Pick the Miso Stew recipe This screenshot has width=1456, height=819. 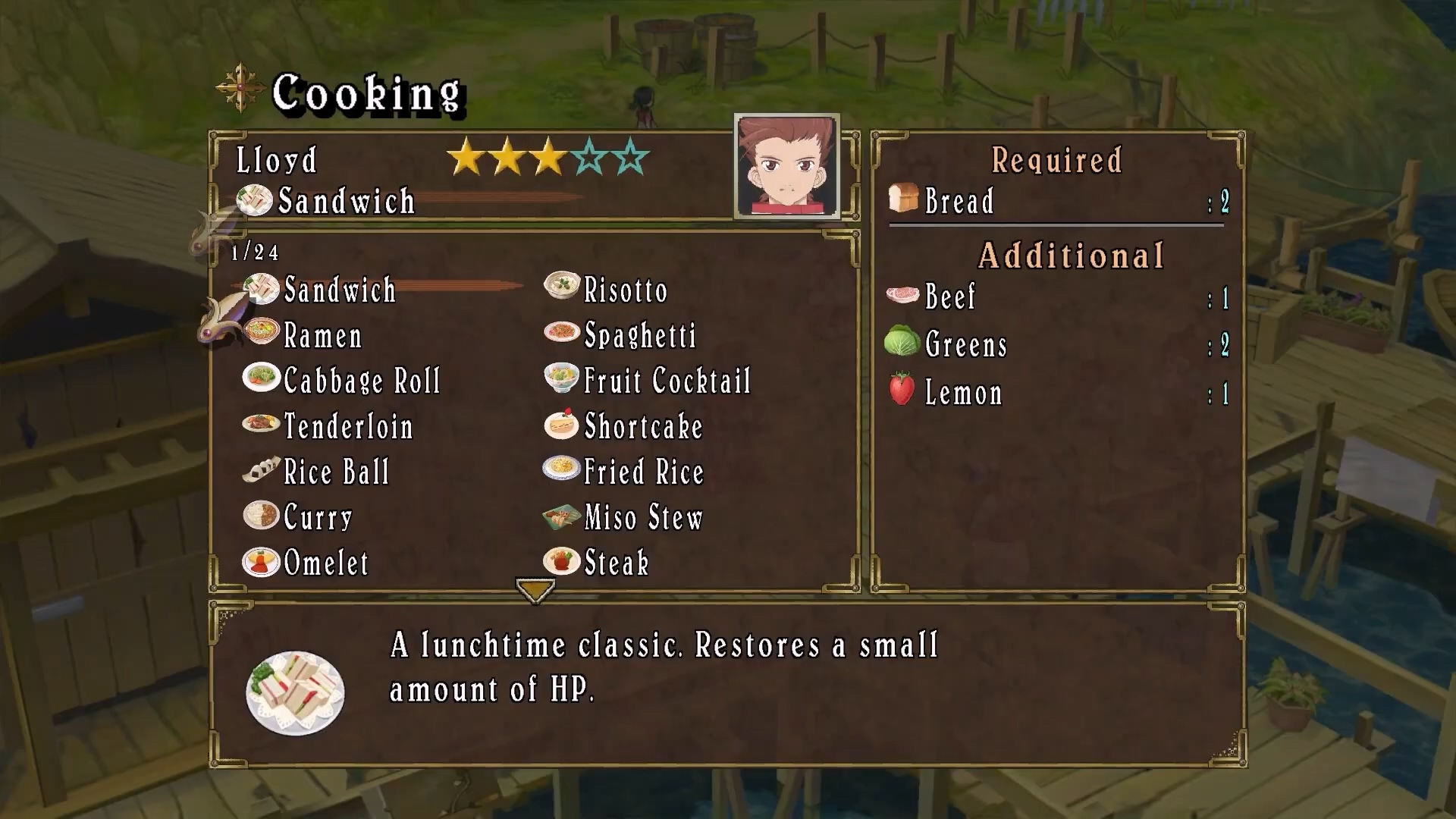[643, 517]
